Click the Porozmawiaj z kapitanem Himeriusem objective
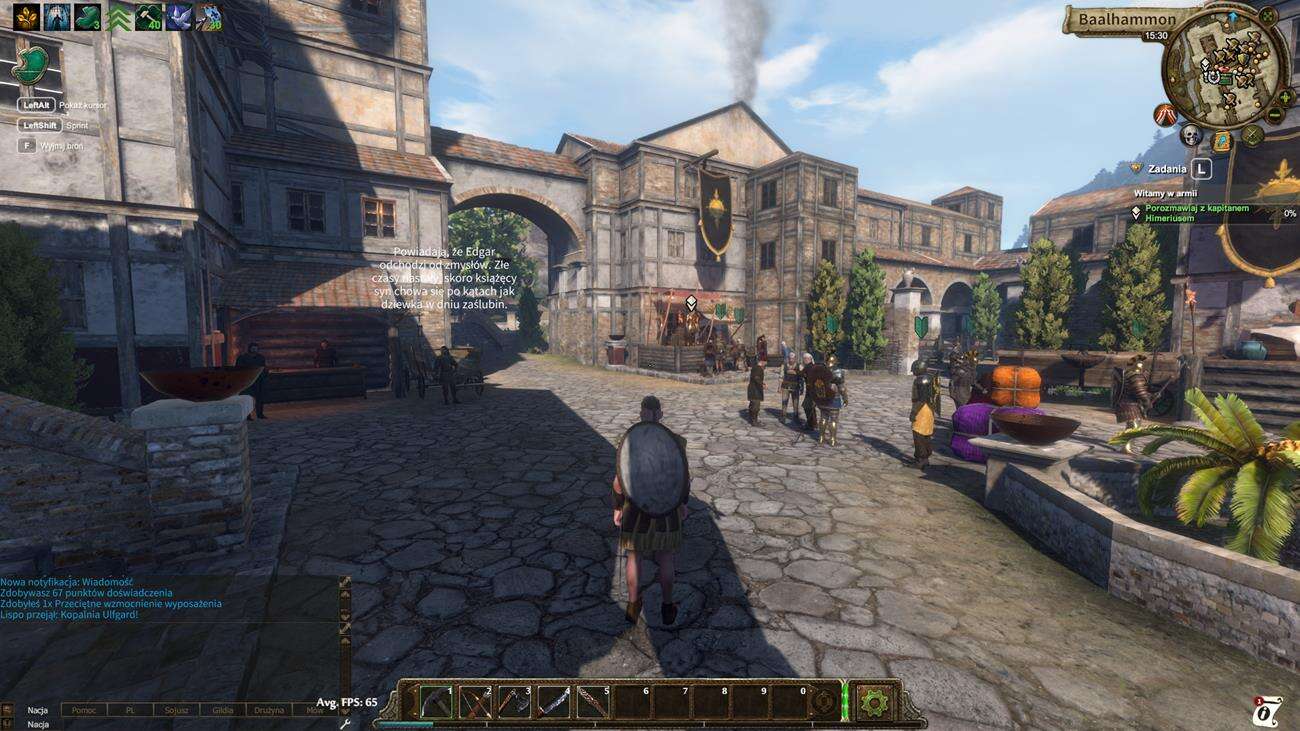Image resolution: width=1300 pixels, height=731 pixels. 1200,212
